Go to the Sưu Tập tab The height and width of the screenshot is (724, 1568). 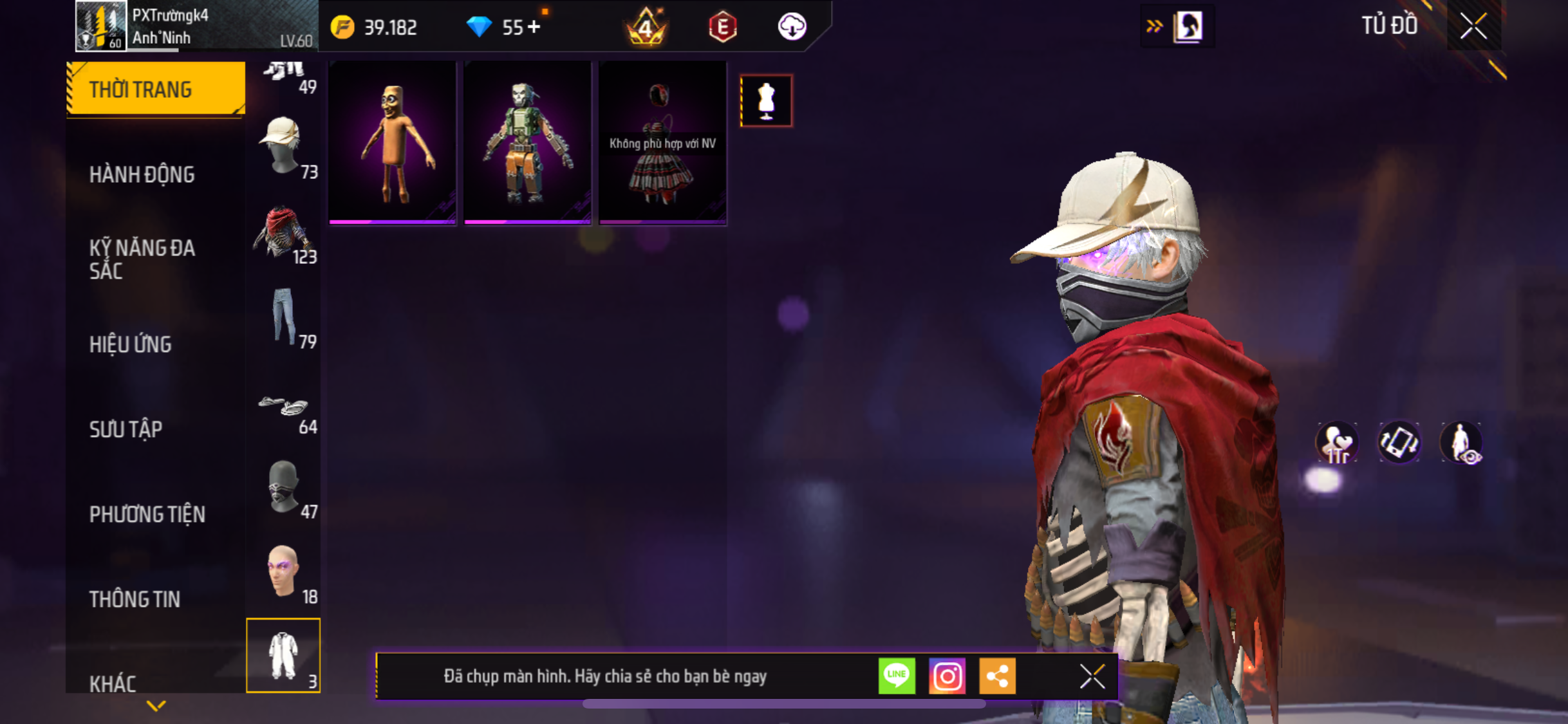point(126,429)
